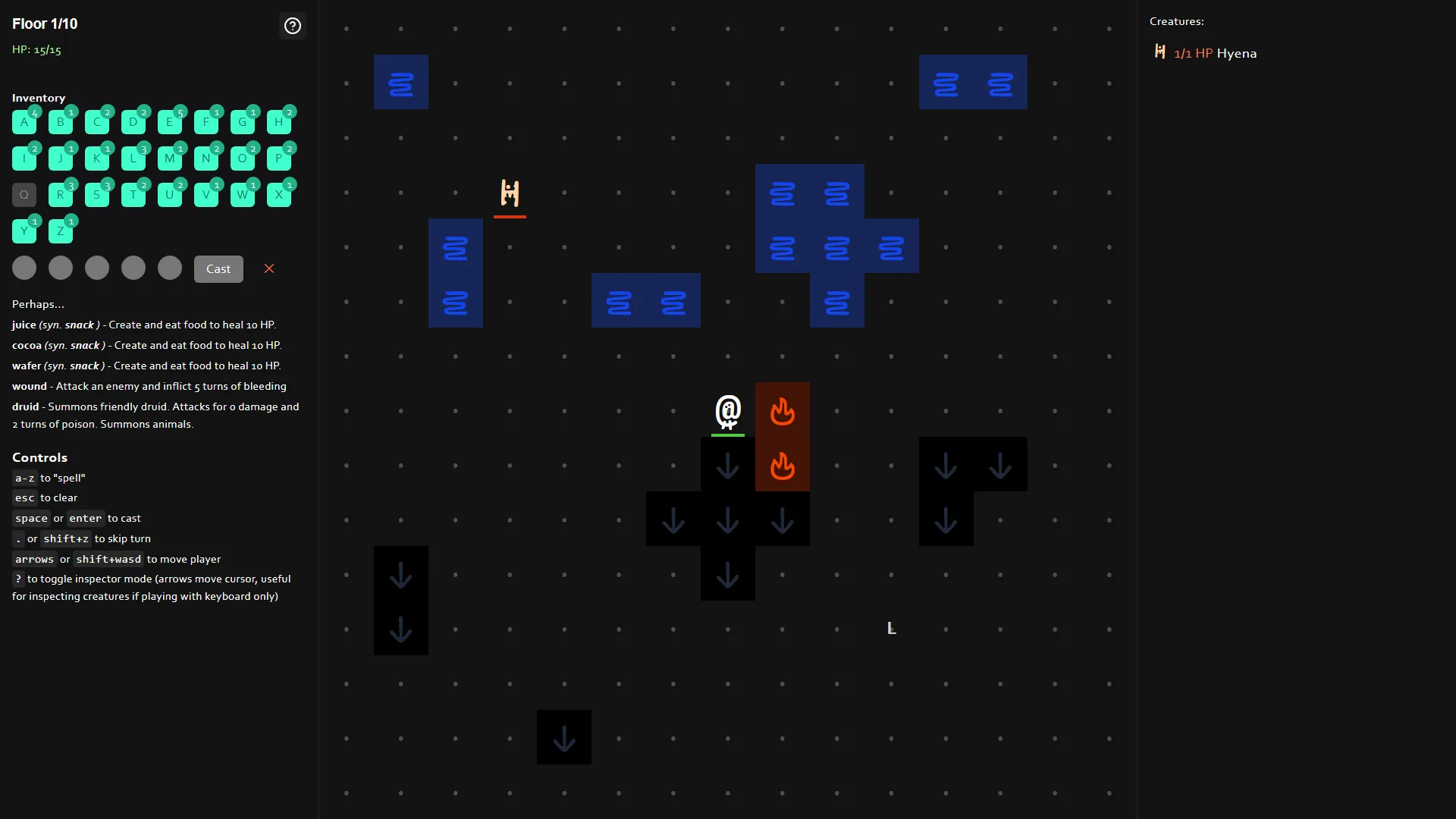Image resolution: width=1456 pixels, height=819 pixels.
Task: Select the W tile from the inventory
Action: tap(243, 194)
